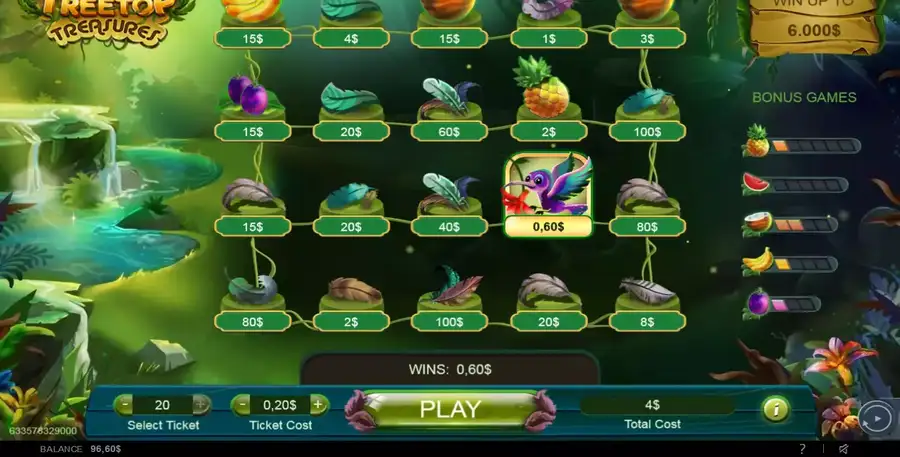Open the question mark help icon
900x457 pixels.
[802, 449]
